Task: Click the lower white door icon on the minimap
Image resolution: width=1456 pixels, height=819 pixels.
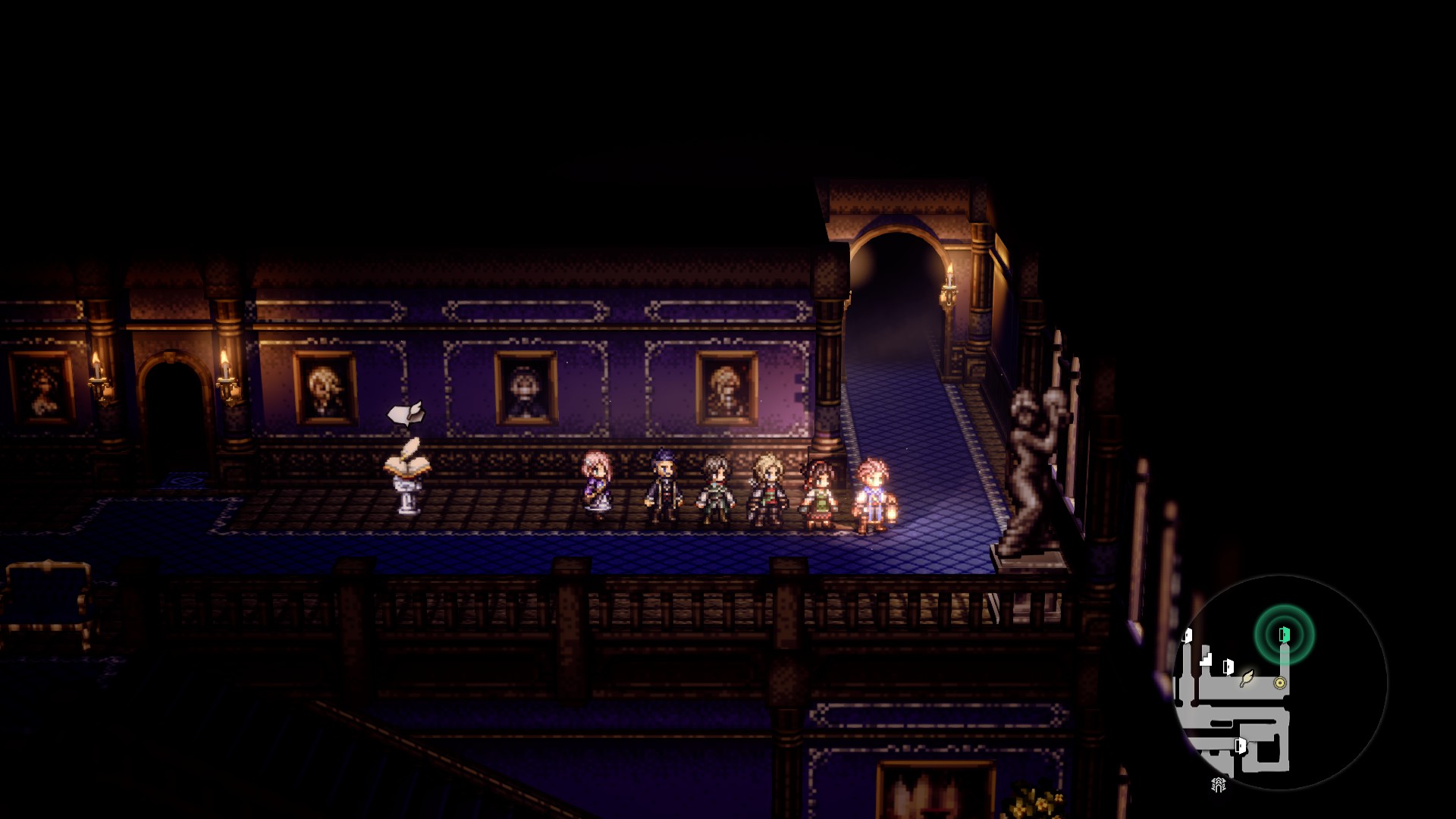Action: click(1241, 746)
